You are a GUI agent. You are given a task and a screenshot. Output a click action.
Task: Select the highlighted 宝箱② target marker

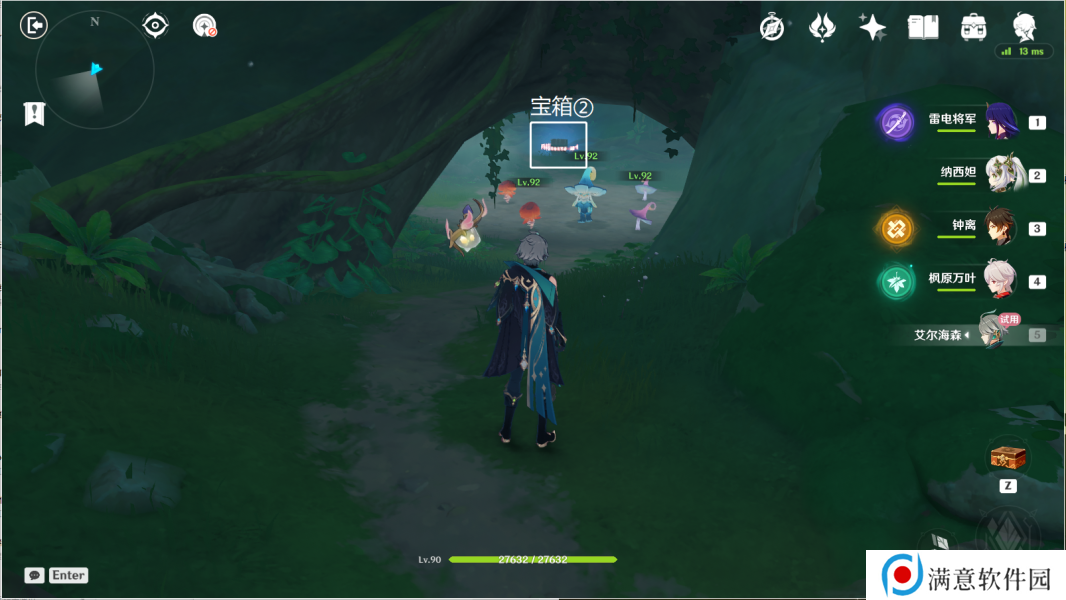(558, 143)
